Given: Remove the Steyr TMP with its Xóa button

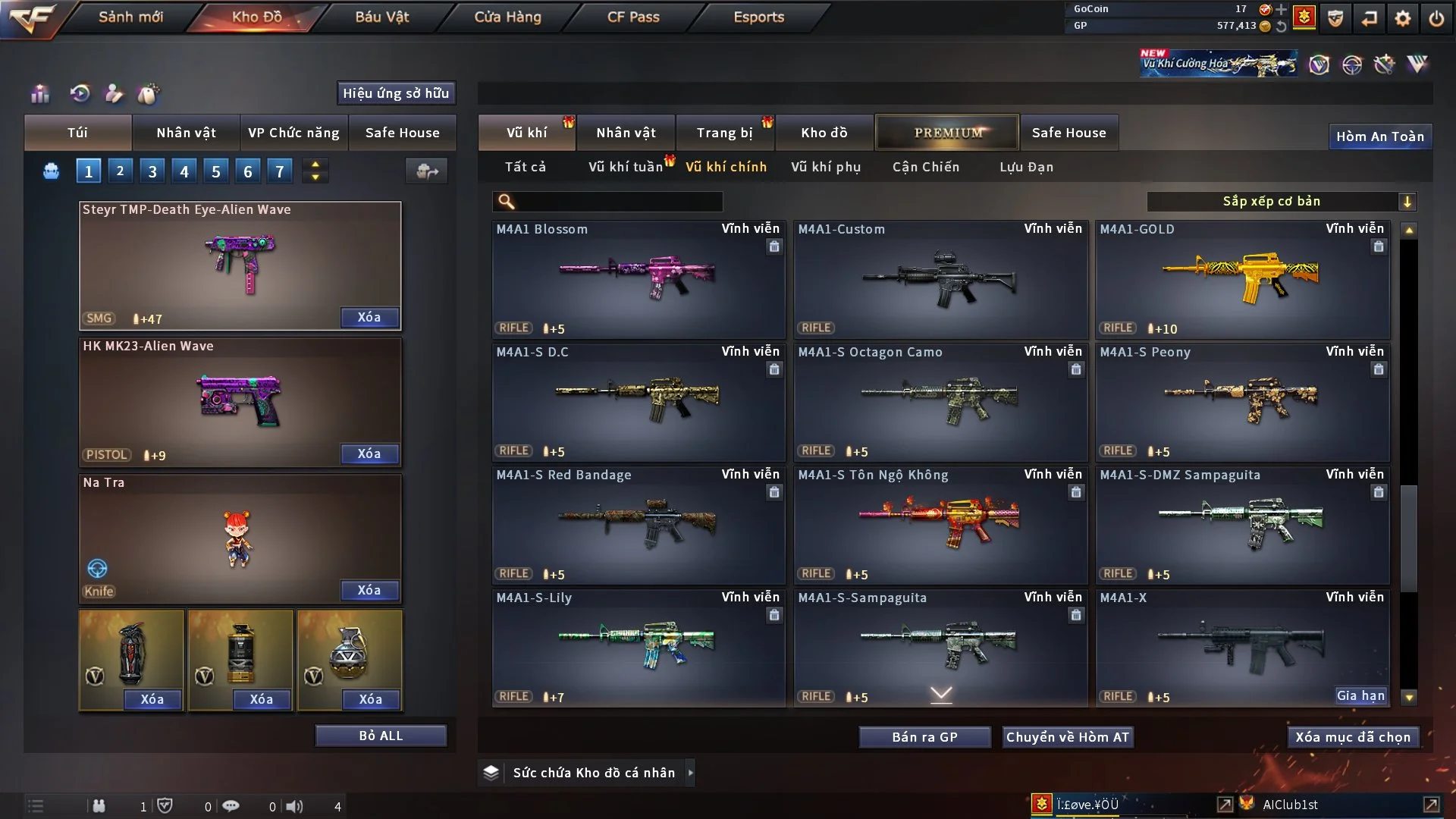Looking at the screenshot, I should [x=369, y=317].
